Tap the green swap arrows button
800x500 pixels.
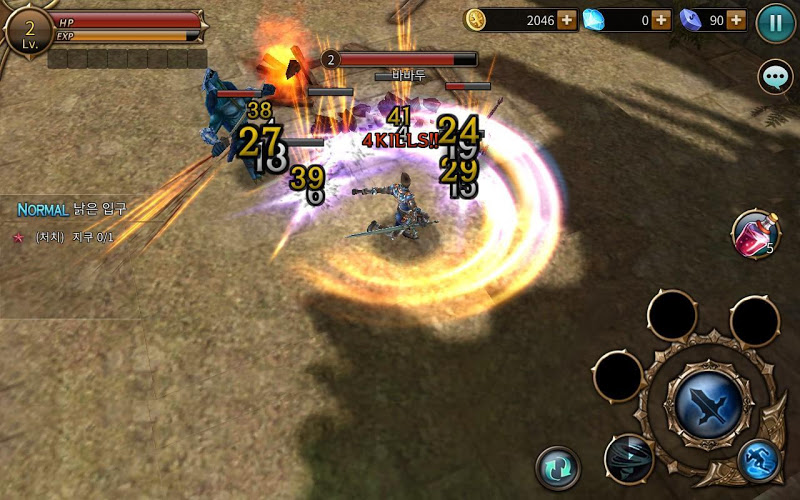point(558,467)
